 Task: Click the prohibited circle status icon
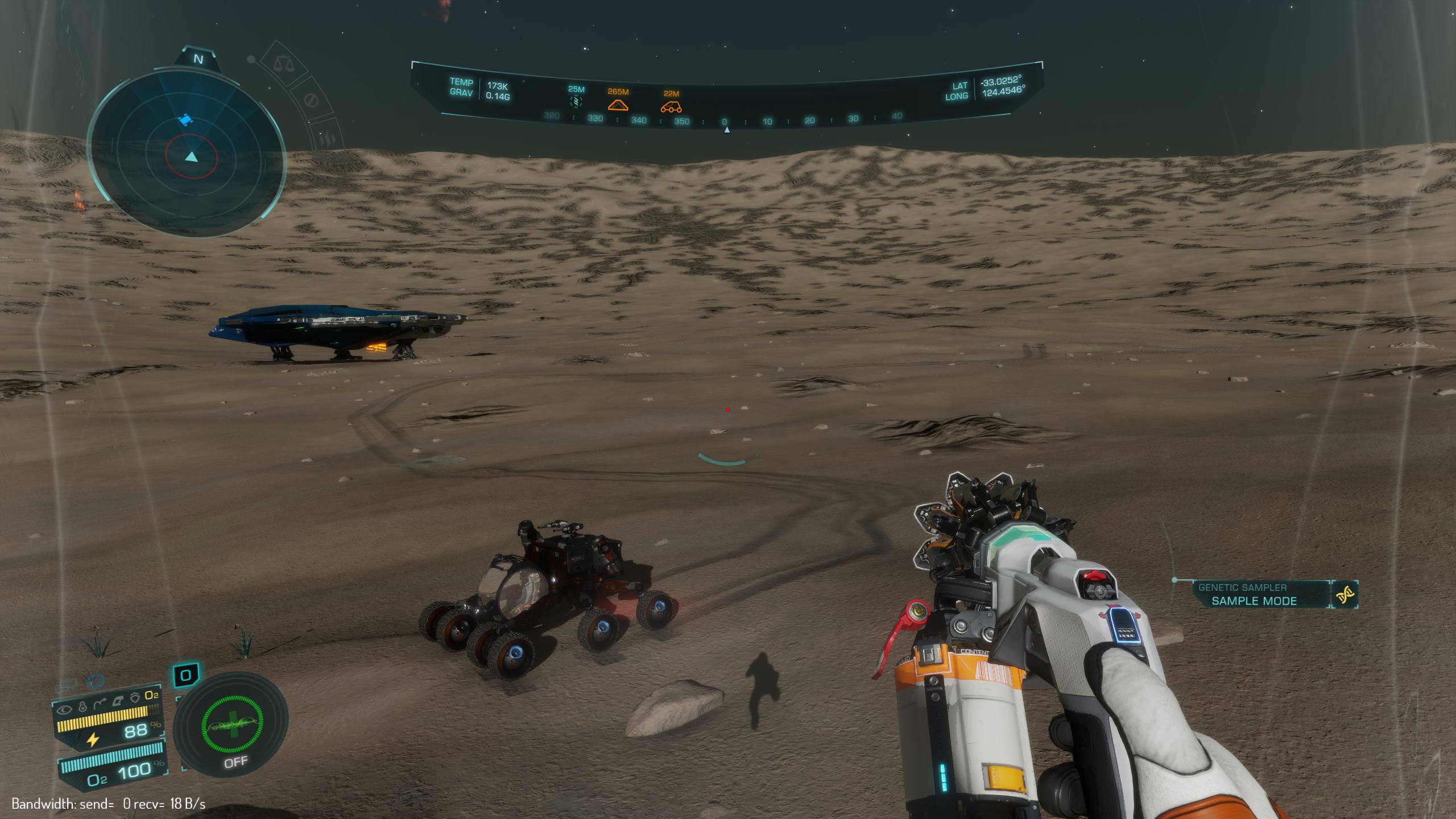(x=311, y=101)
